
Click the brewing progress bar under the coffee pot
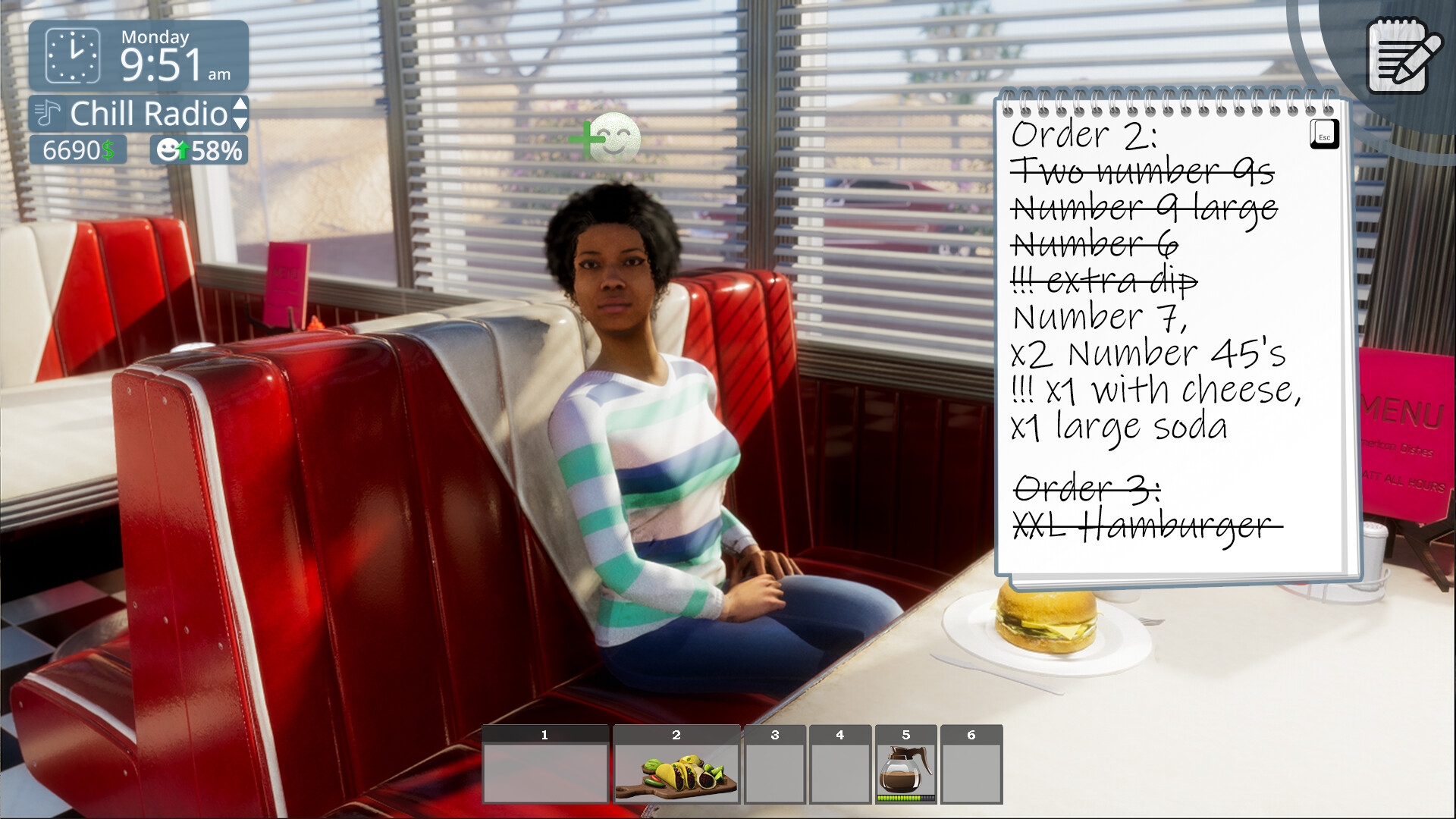[906, 797]
